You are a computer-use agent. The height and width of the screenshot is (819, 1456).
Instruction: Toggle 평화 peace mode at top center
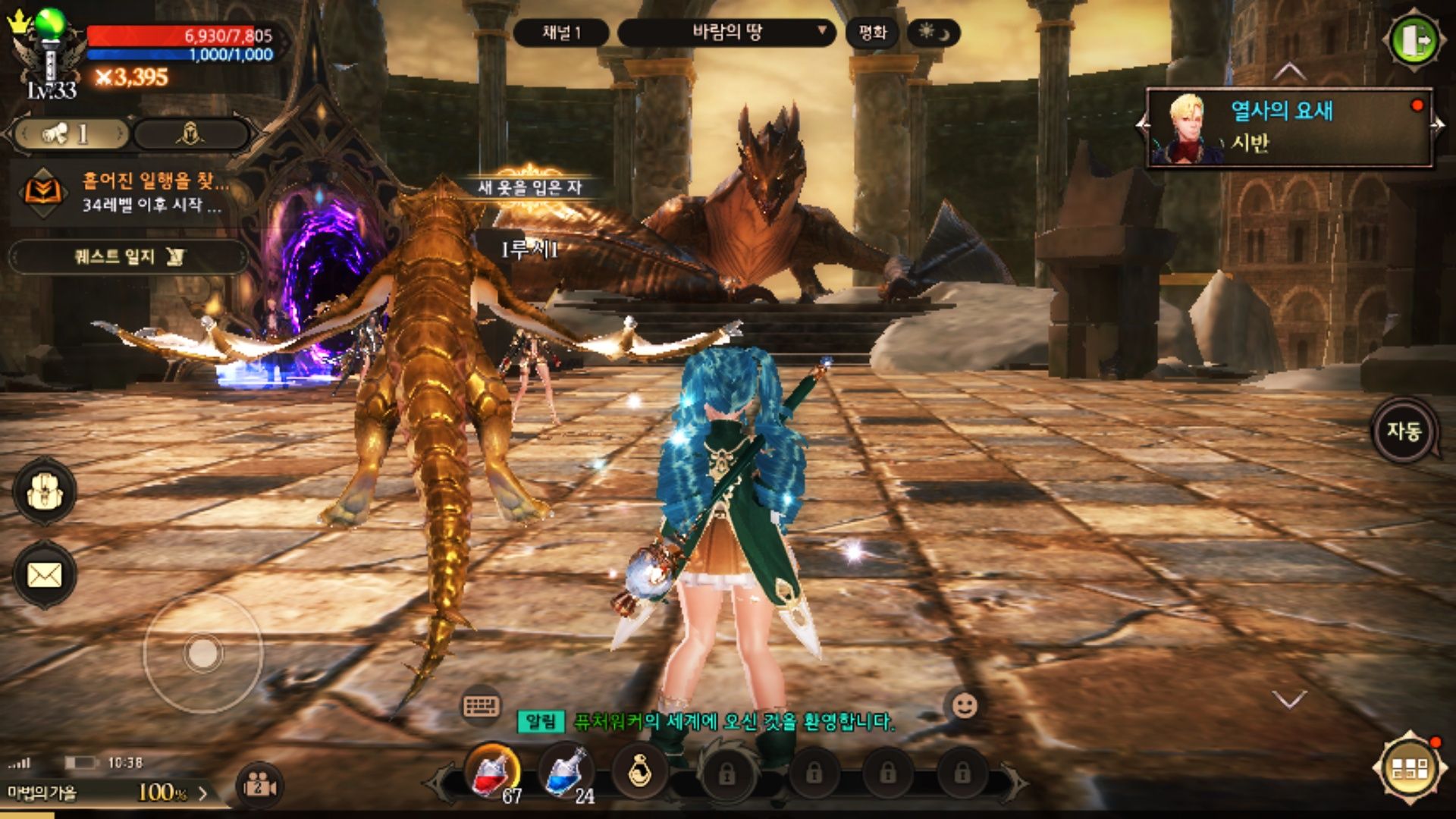click(x=874, y=33)
